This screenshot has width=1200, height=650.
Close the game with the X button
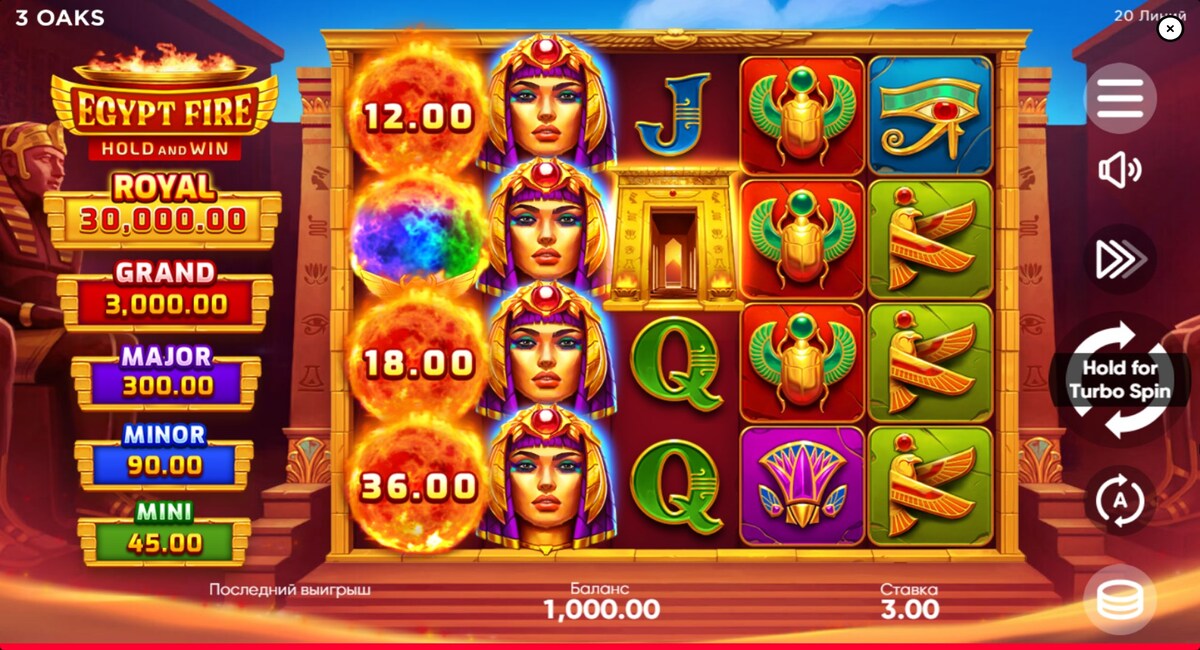click(1170, 29)
